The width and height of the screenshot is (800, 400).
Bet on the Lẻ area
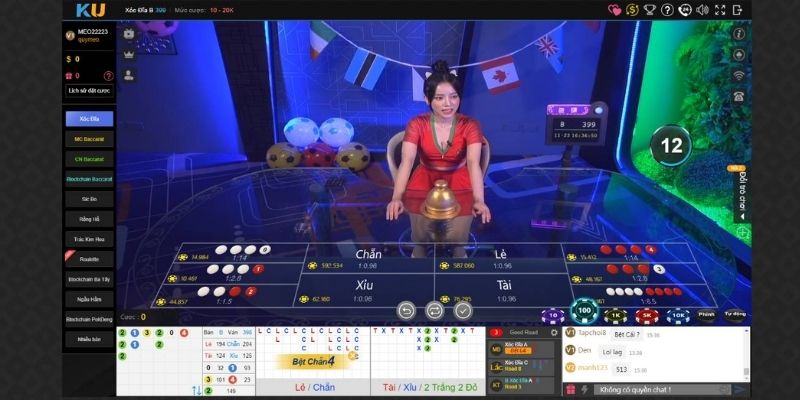[x=501, y=260]
